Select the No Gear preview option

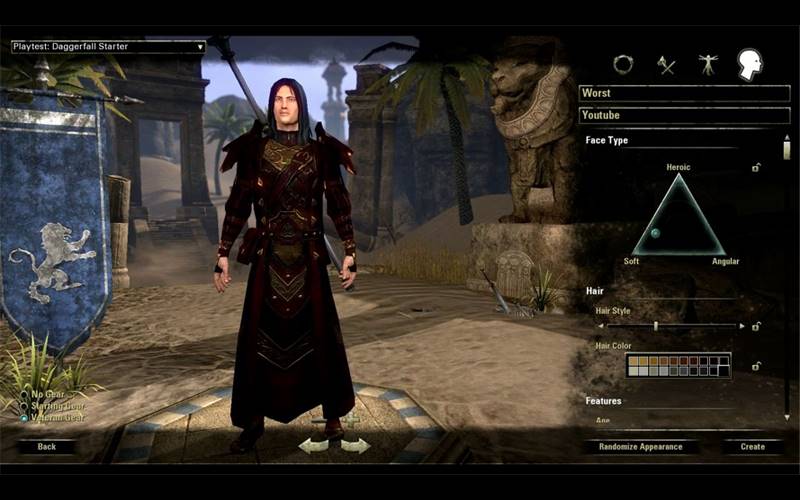25,394
